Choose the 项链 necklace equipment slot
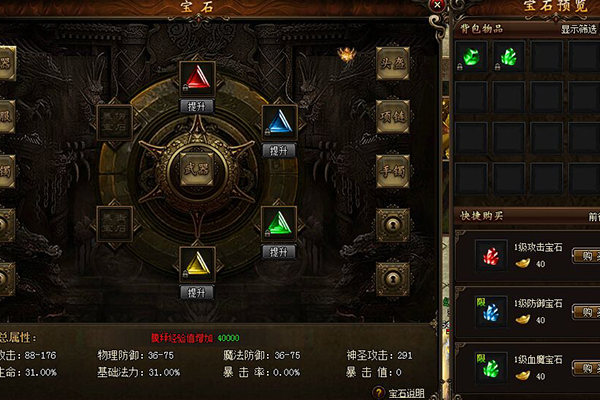The height and width of the screenshot is (400, 600). (392, 113)
